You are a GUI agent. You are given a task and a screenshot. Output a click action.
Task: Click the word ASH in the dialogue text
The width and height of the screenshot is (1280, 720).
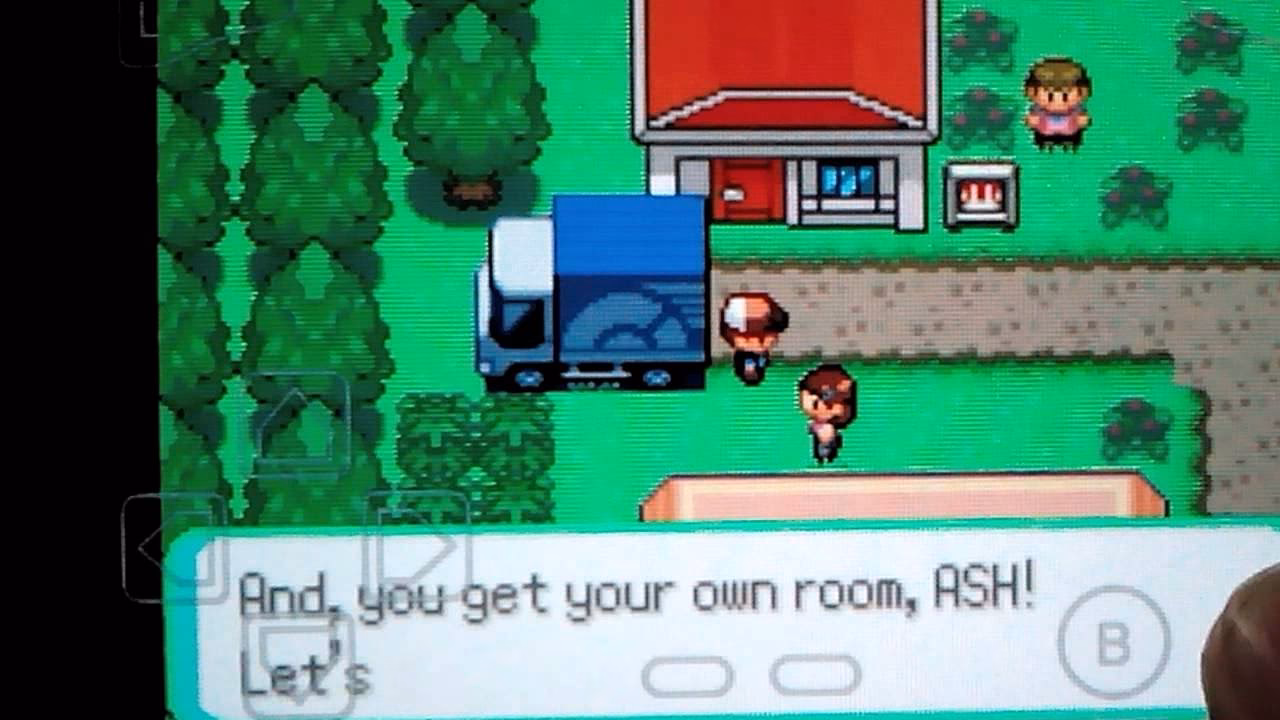coord(975,592)
